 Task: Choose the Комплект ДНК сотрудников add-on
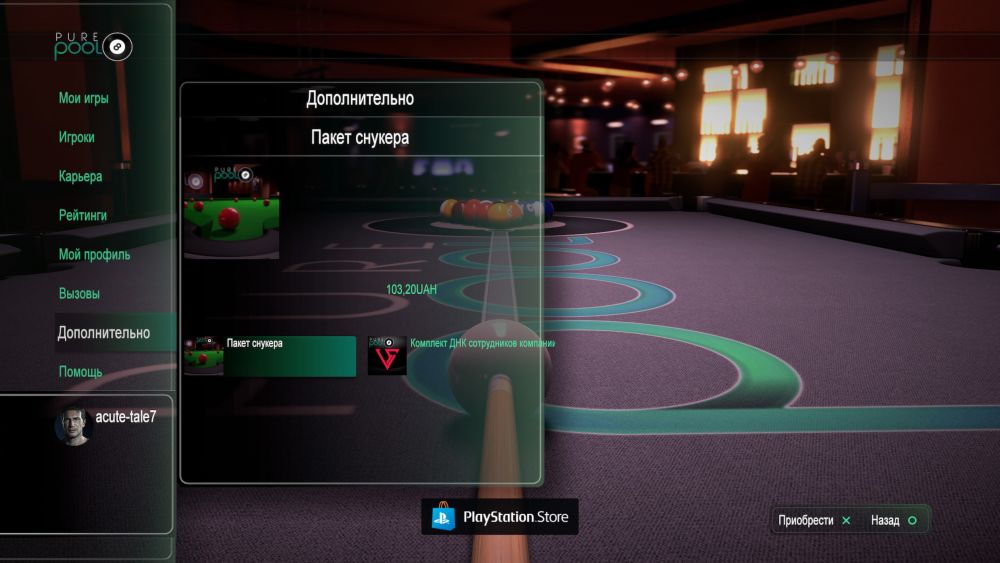click(460, 356)
